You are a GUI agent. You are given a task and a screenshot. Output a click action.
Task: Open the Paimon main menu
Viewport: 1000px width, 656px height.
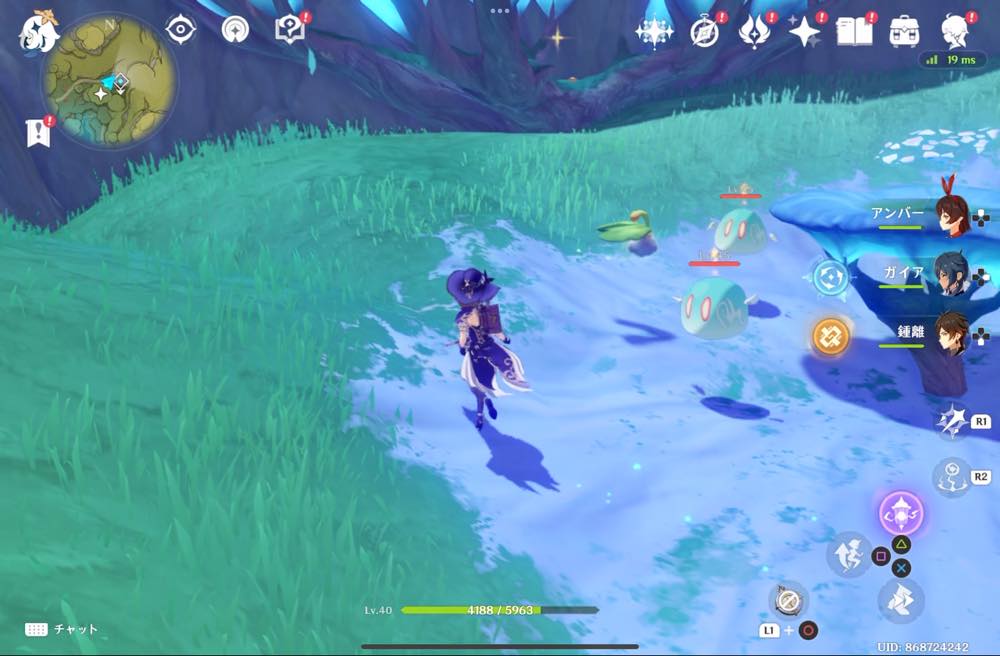pos(39,31)
